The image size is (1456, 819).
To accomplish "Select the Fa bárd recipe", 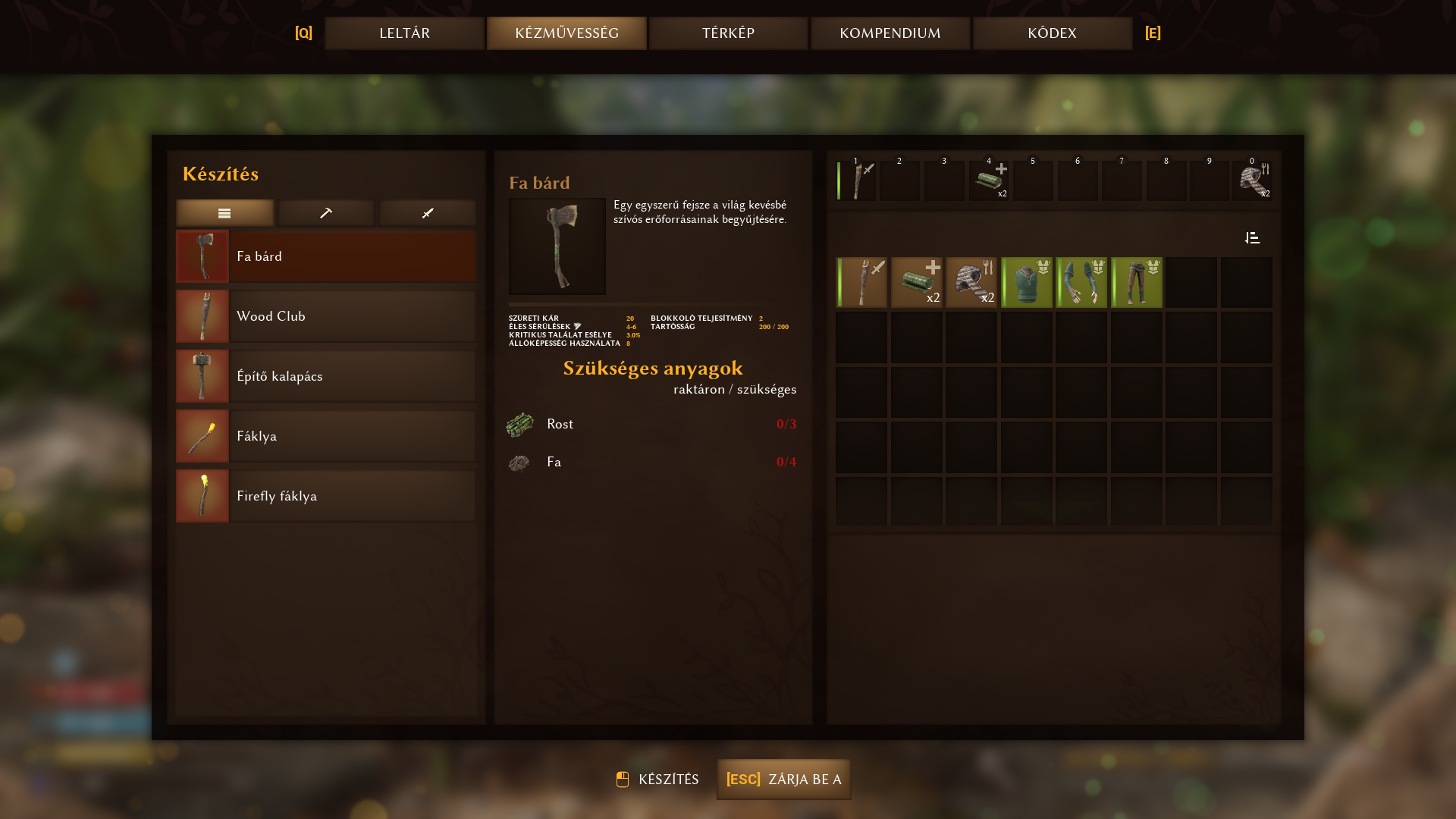I will tap(326, 256).
